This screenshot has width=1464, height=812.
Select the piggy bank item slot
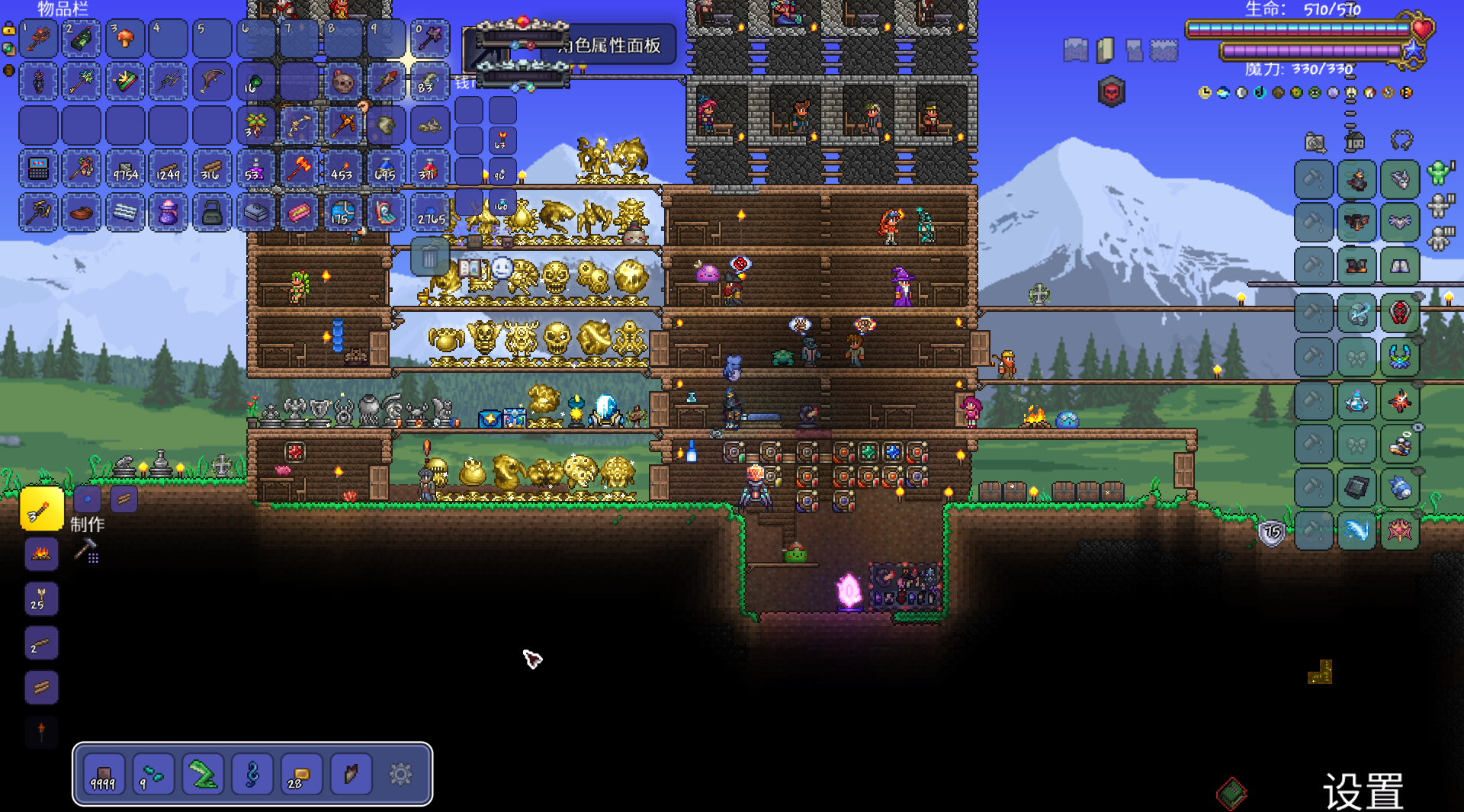81,213
